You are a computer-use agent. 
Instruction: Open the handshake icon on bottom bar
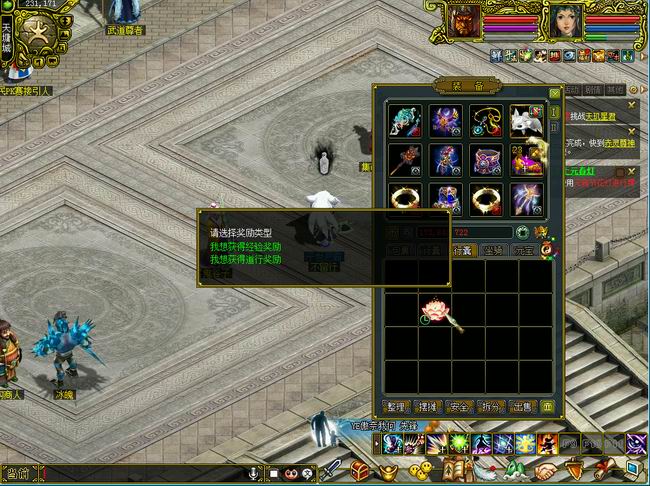pyautogui.click(x=546, y=470)
